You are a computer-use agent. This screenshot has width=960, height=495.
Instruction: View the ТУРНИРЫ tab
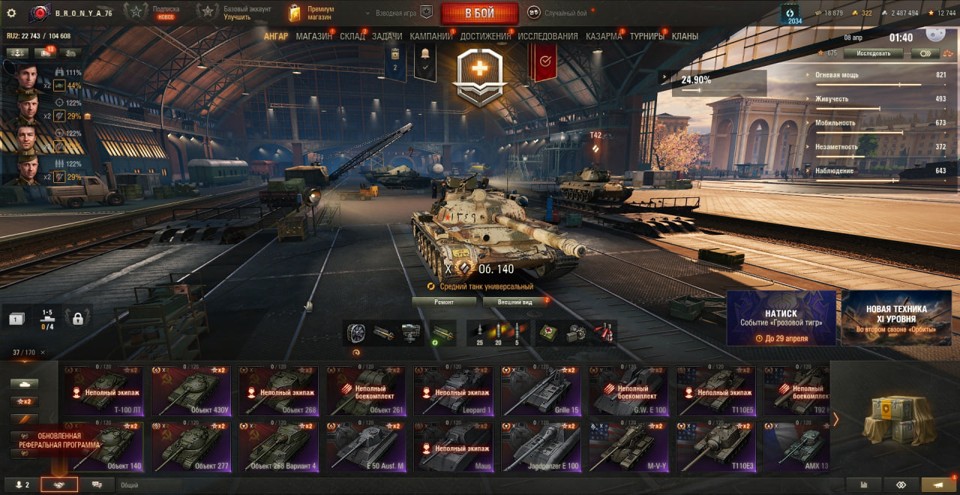click(649, 36)
